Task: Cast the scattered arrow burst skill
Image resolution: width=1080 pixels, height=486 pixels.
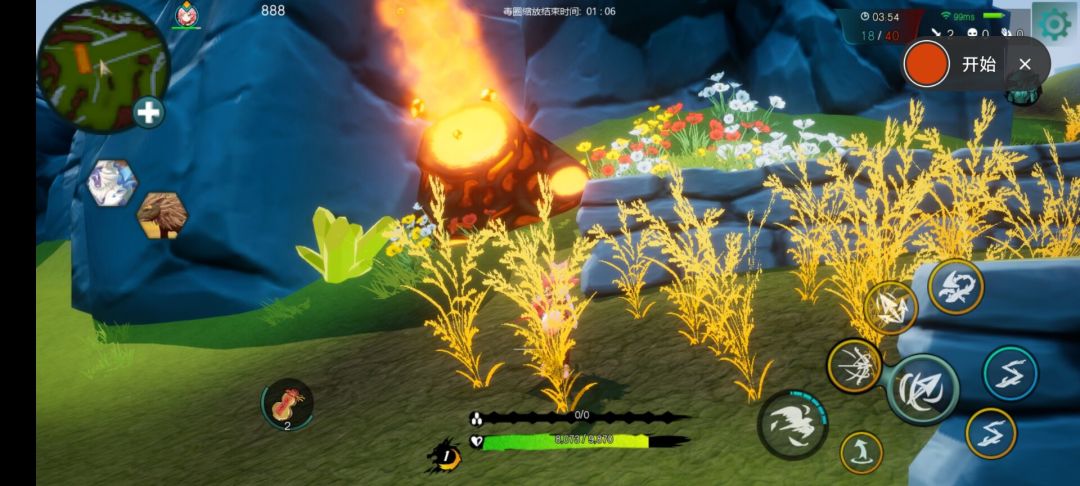Action: click(853, 365)
